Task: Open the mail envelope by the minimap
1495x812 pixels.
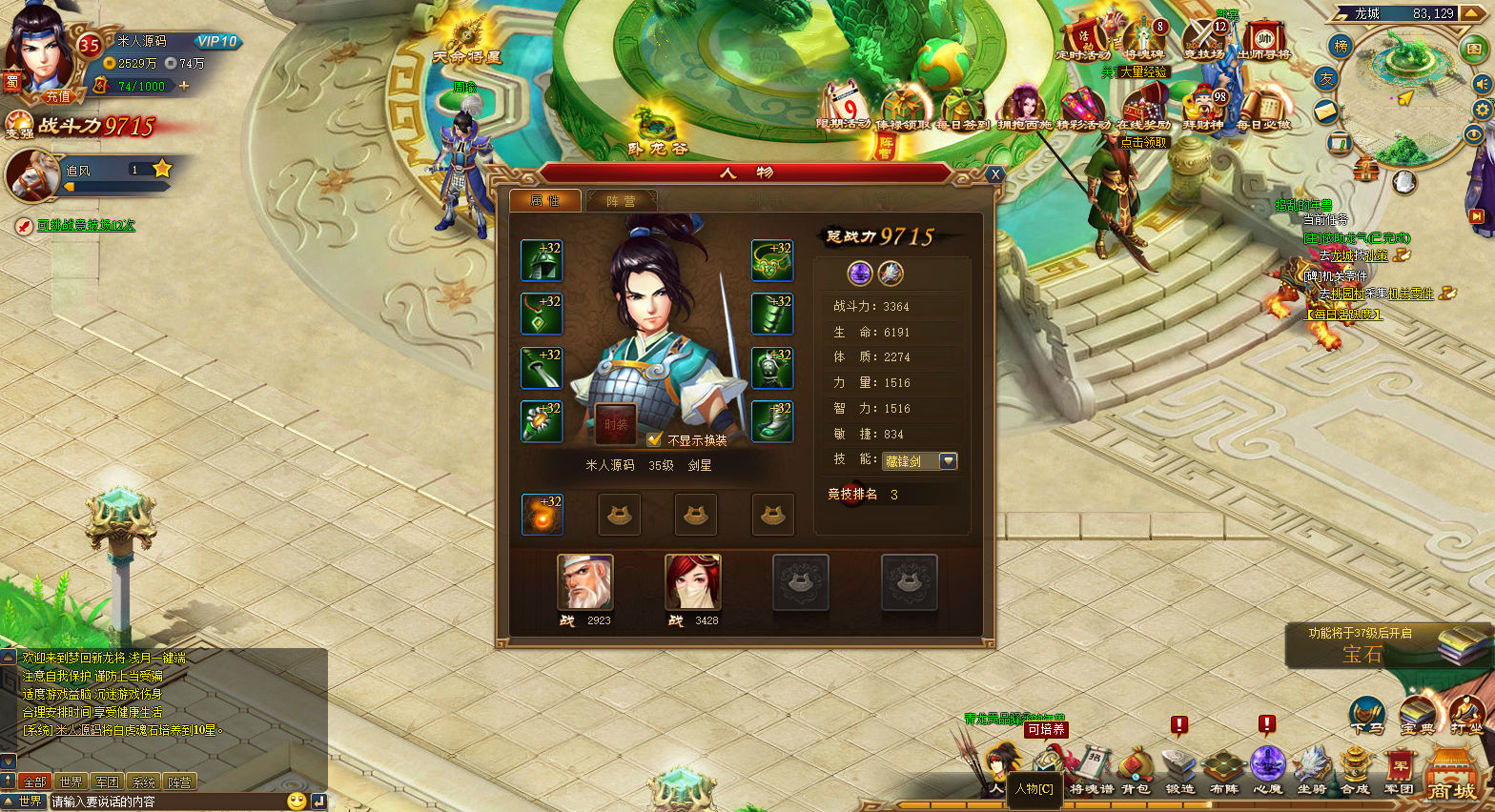Action: 1326,112
